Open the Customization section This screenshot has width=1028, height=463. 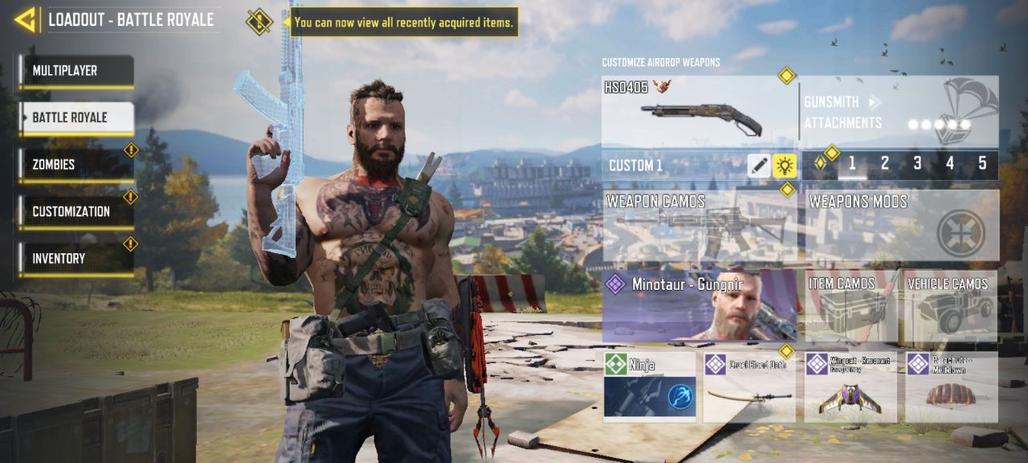[x=76, y=212]
